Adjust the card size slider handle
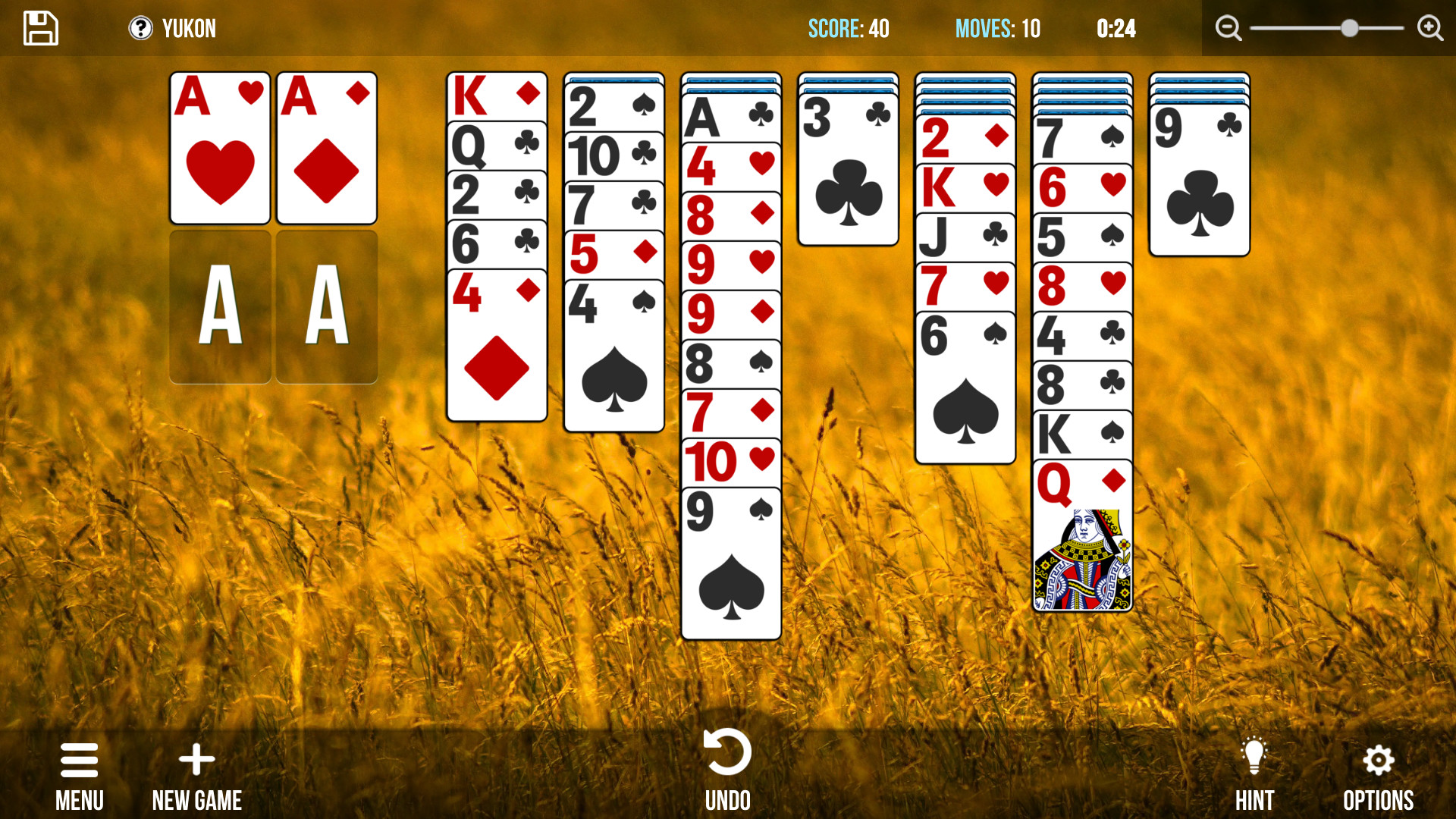This screenshot has height=819, width=1456. click(1349, 28)
